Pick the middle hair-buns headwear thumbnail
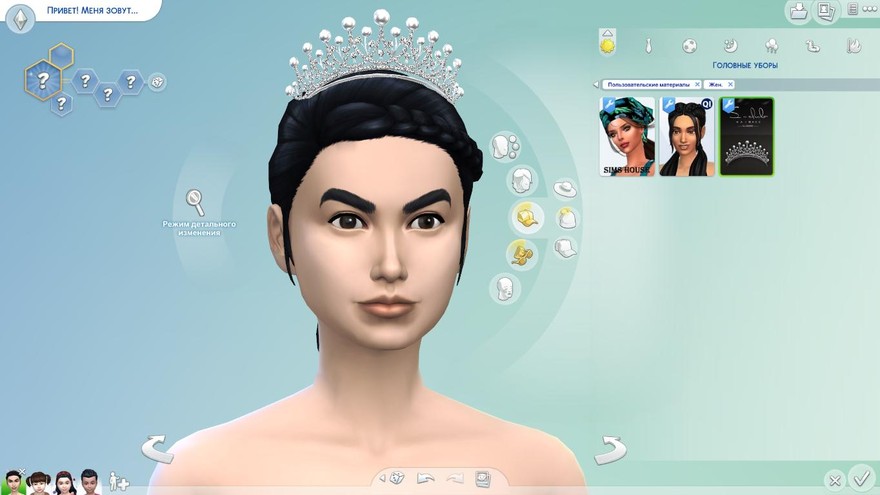The image size is (880, 495). coord(687,136)
